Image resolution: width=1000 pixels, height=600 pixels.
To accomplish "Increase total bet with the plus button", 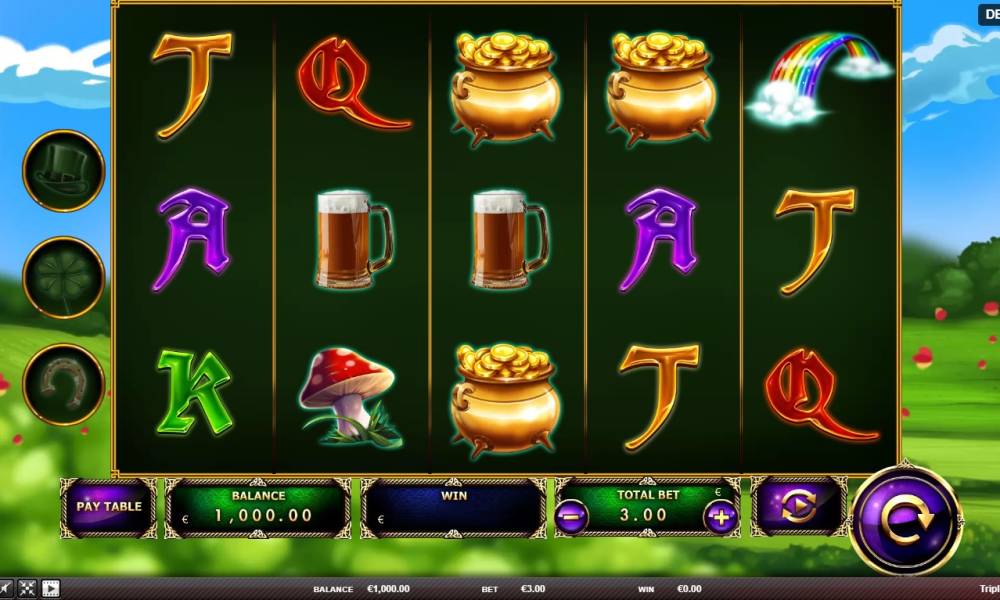I will (720, 517).
